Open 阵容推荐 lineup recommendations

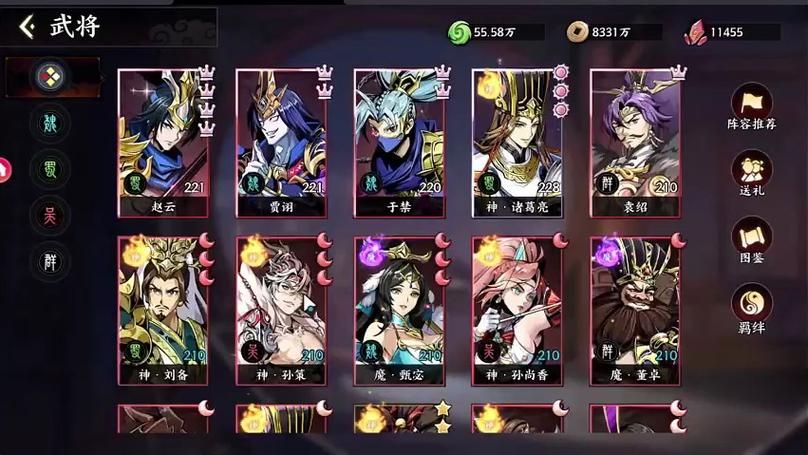(751, 107)
